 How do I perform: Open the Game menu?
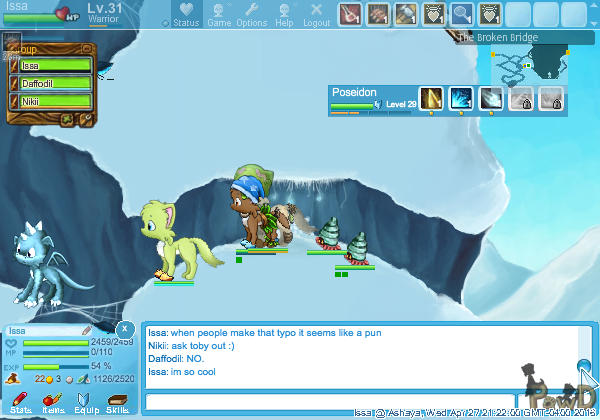[219, 14]
